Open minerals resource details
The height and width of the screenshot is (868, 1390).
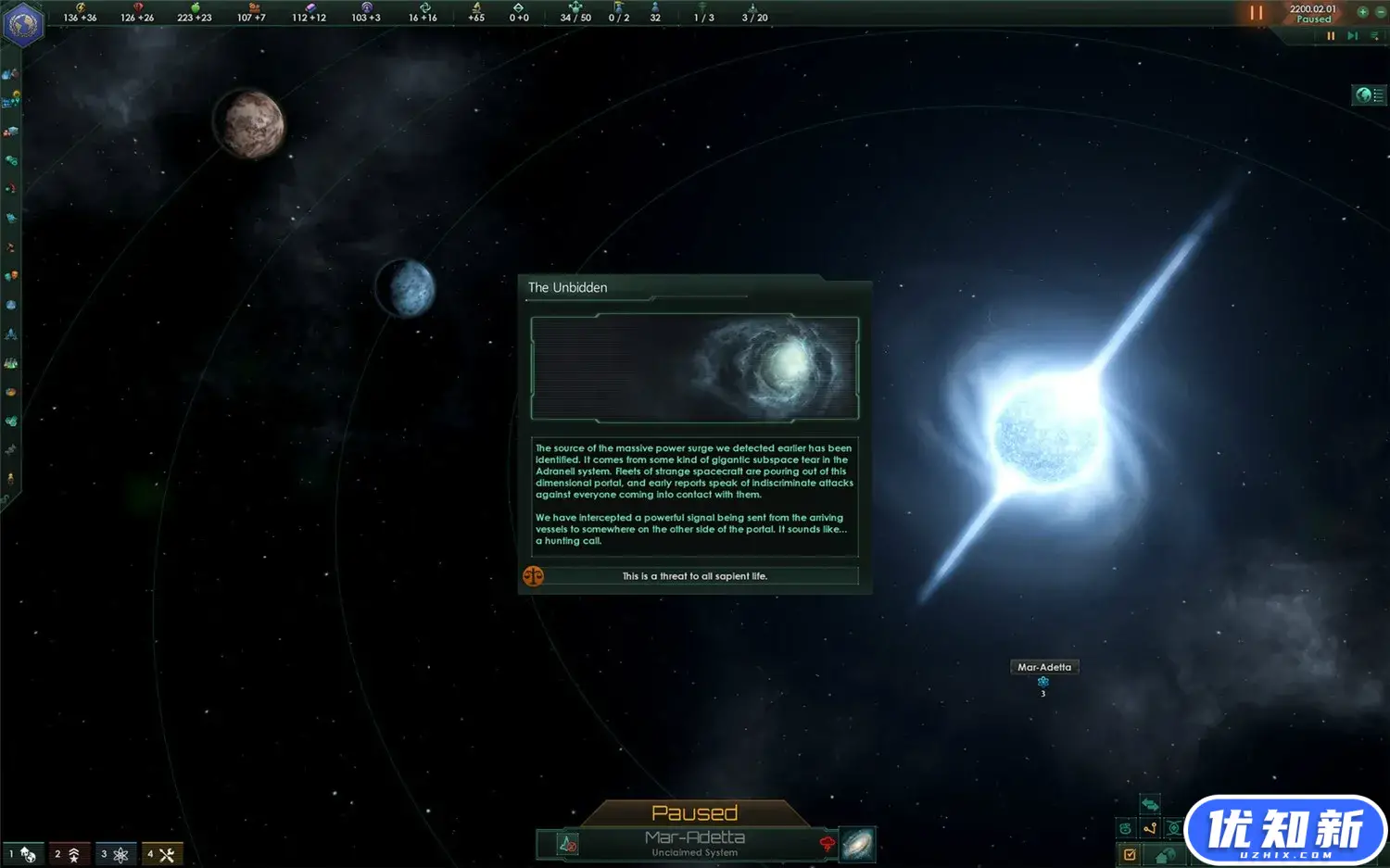coord(137,13)
